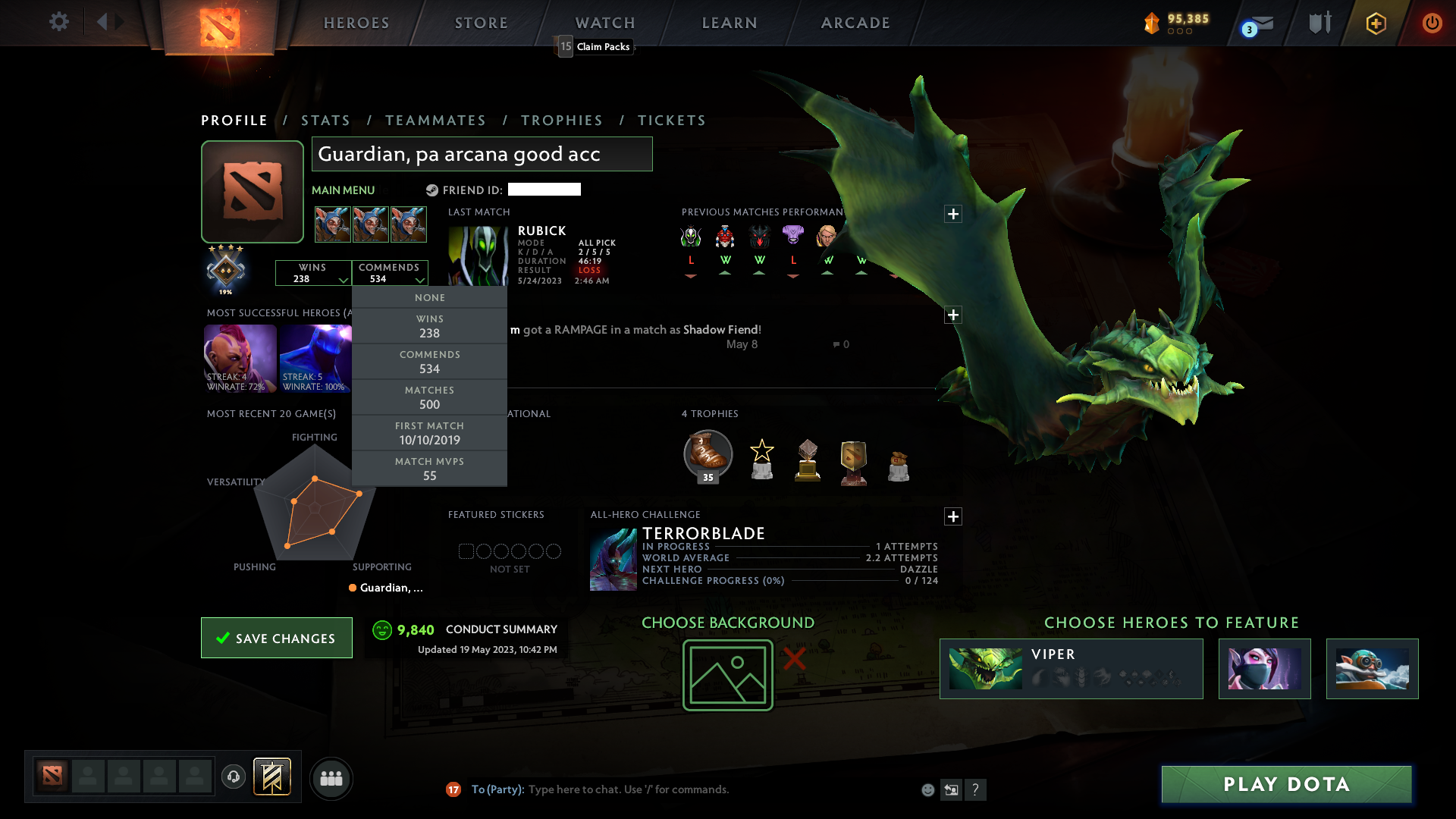The width and height of the screenshot is (1456, 819).
Task: Switch to the STATS tab
Action: click(325, 120)
